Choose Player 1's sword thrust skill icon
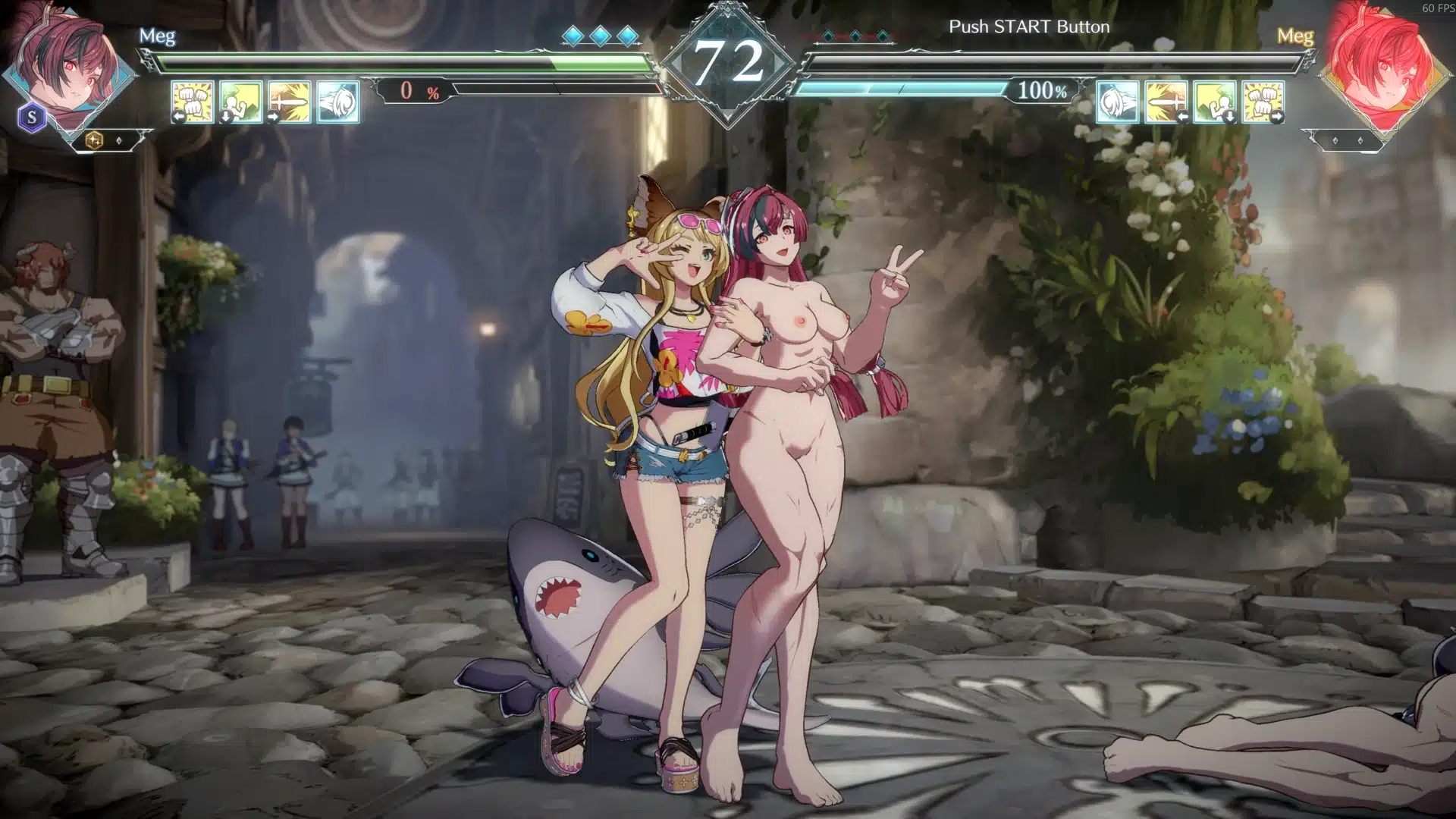The height and width of the screenshot is (819, 1456). (x=290, y=102)
